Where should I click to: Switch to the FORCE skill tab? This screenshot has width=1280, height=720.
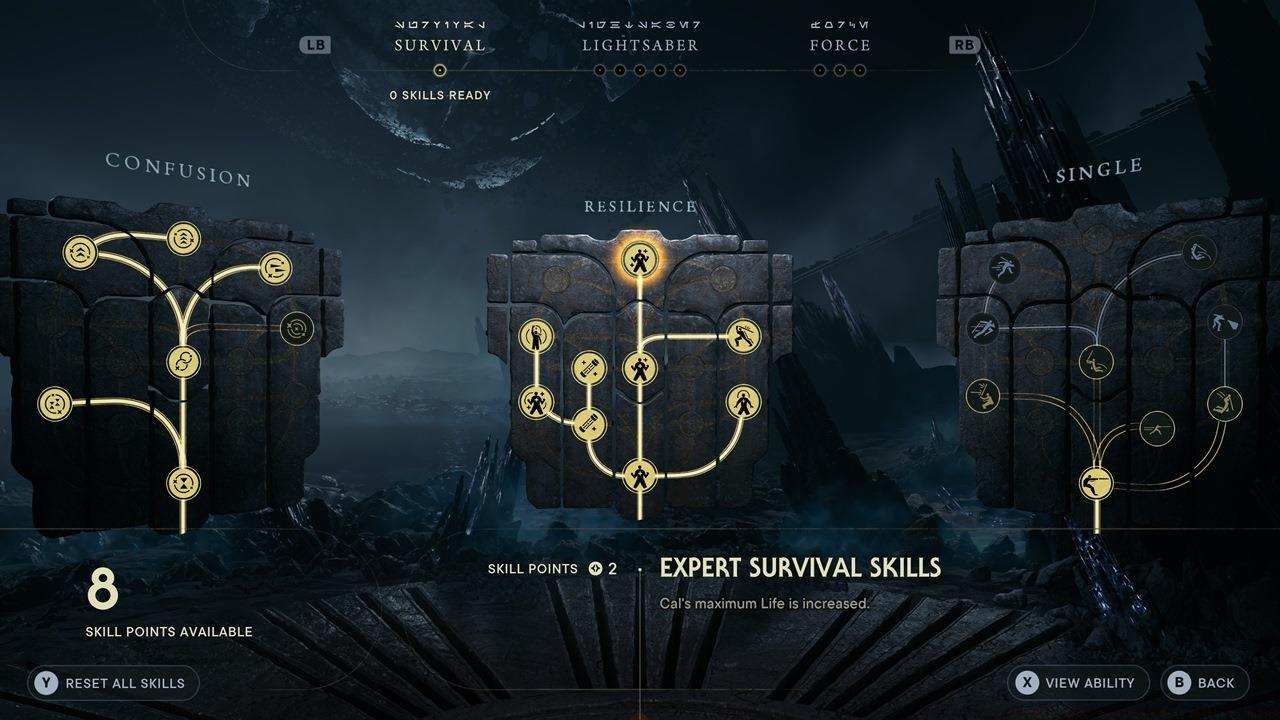click(x=841, y=44)
